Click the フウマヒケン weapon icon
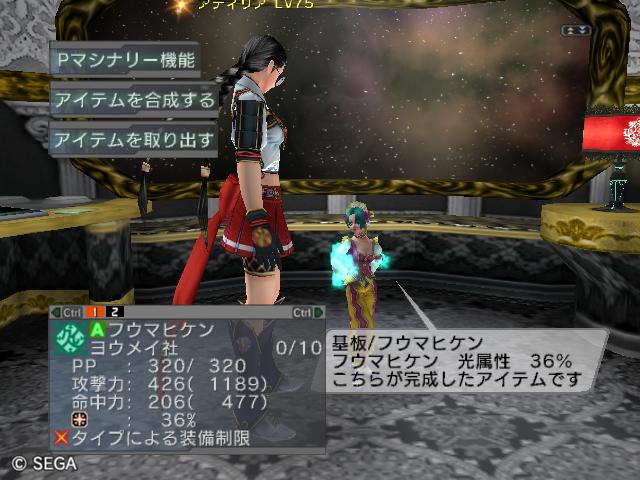Viewport: 640px width, 480px height. pyautogui.click(x=71, y=339)
